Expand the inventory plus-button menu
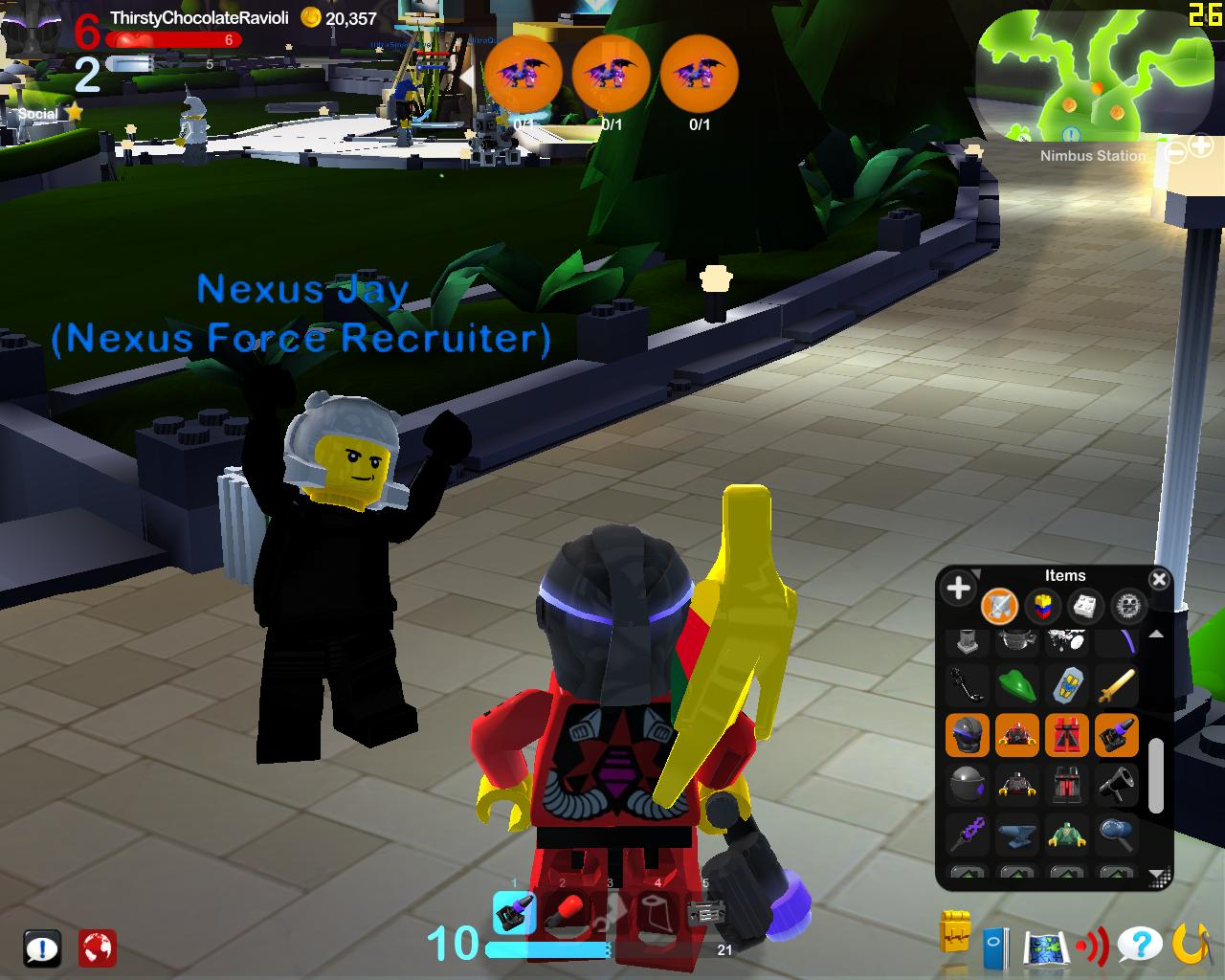 958,589
